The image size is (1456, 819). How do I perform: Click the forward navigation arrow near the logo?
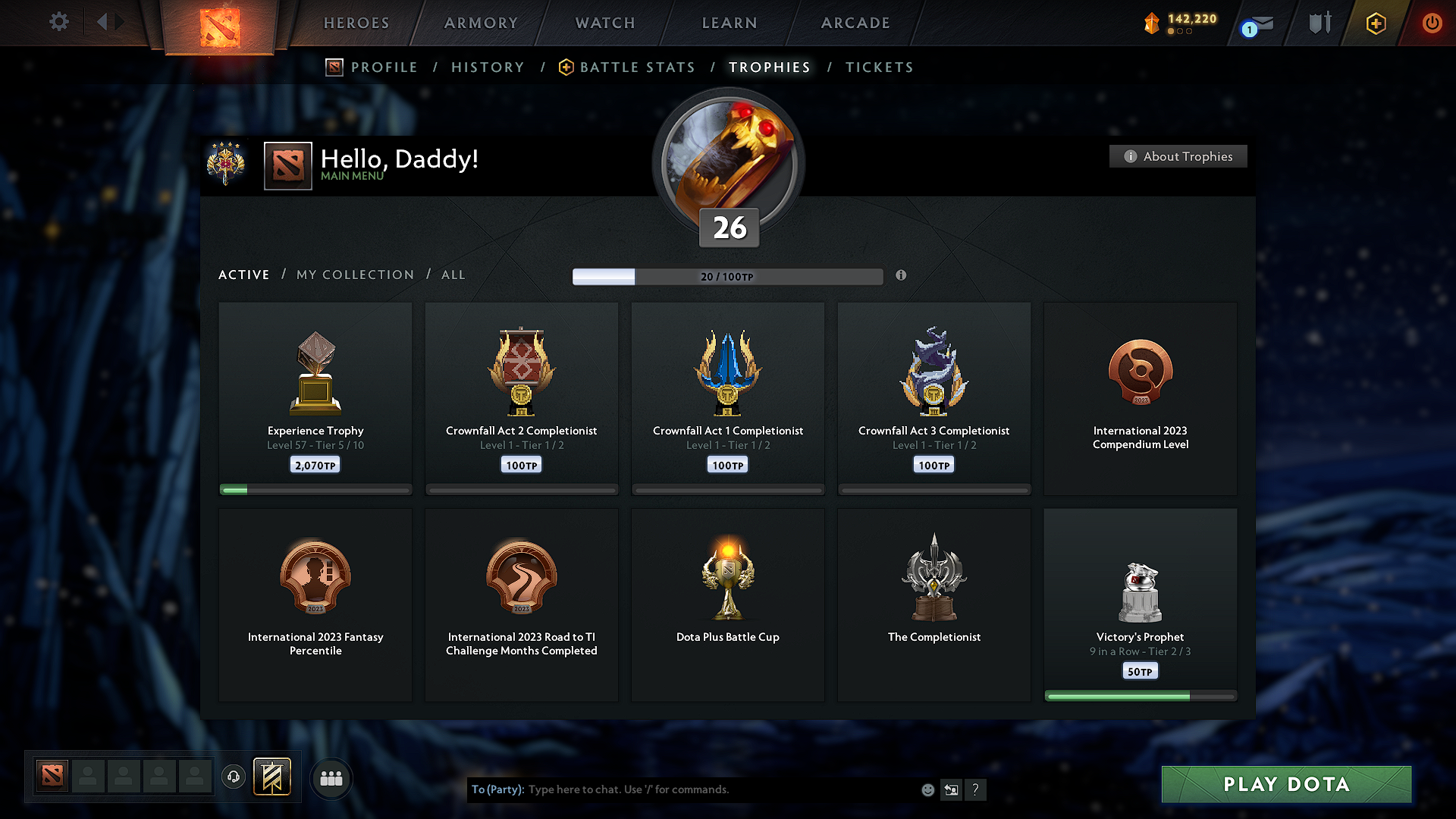[120, 21]
